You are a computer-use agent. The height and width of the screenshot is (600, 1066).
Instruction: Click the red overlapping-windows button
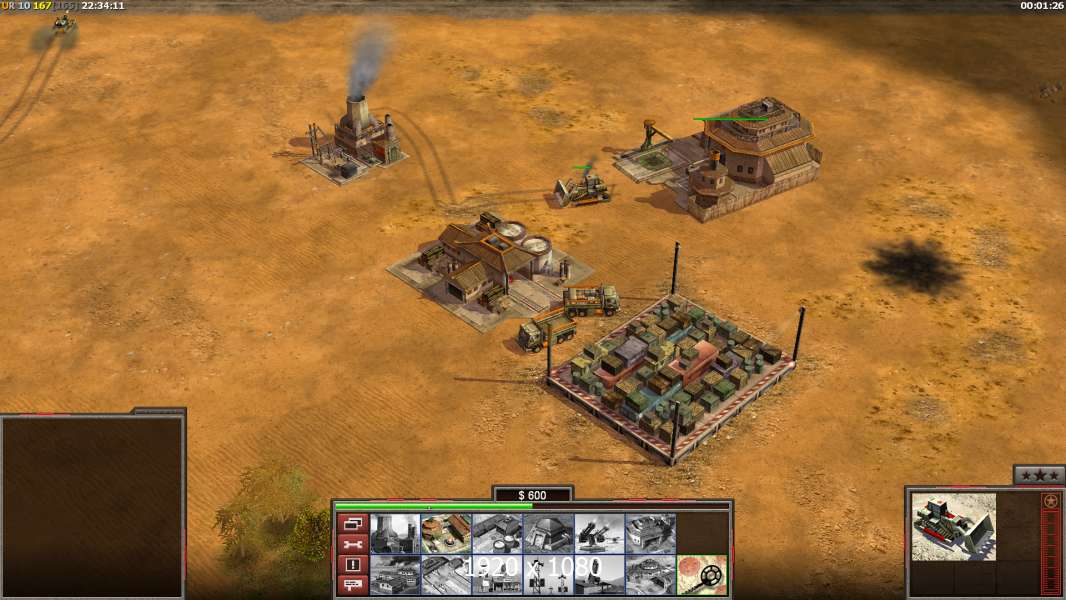tap(351, 523)
